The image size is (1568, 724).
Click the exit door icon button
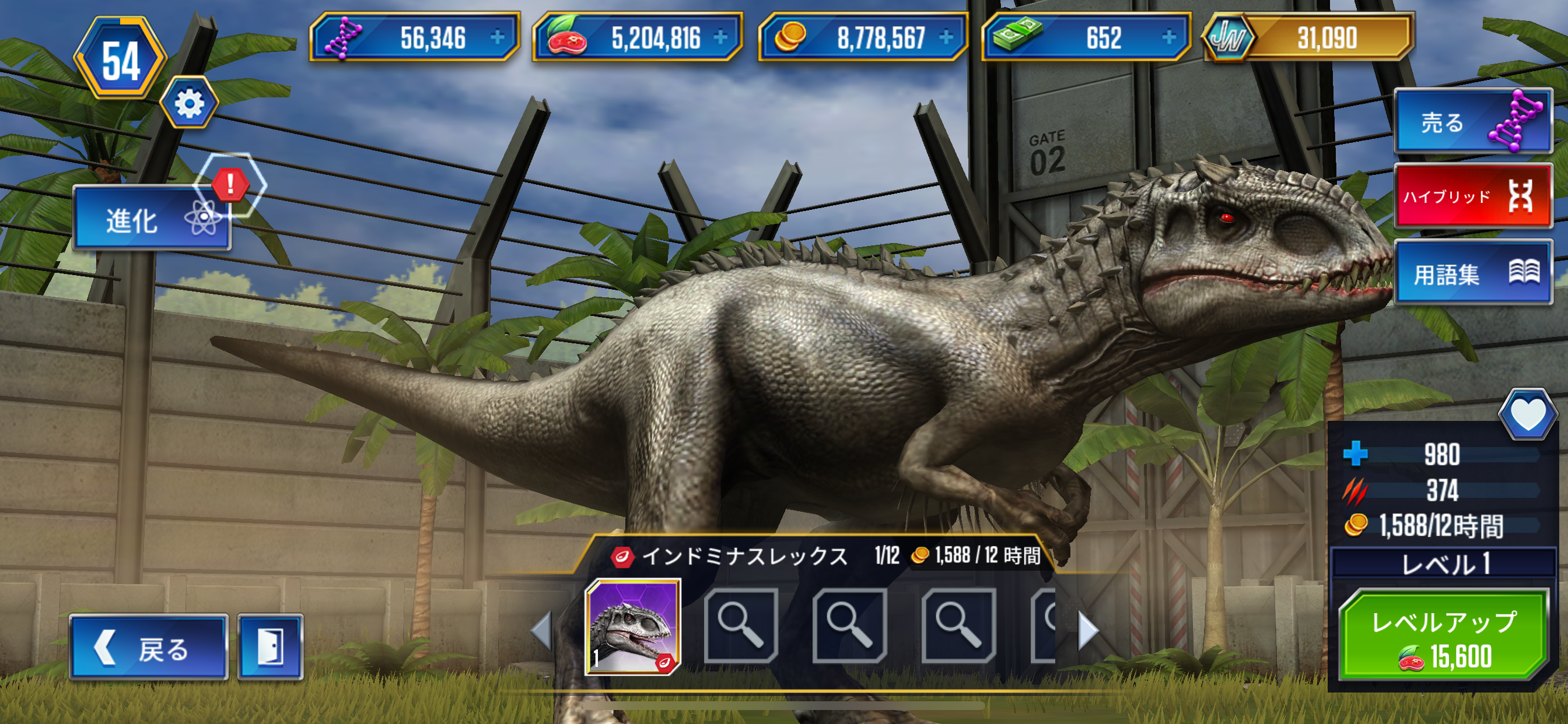[x=270, y=647]
